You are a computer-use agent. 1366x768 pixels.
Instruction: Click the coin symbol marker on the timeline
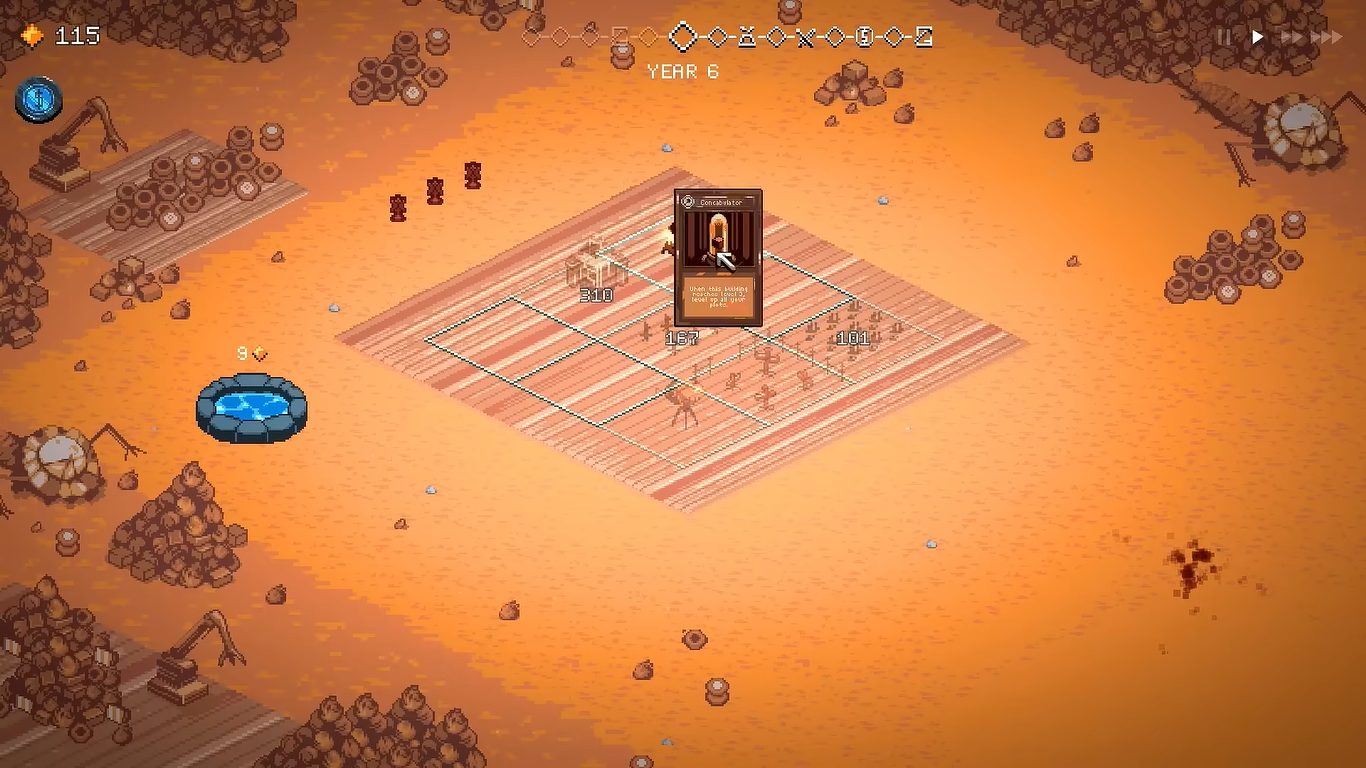pos(865,38)
